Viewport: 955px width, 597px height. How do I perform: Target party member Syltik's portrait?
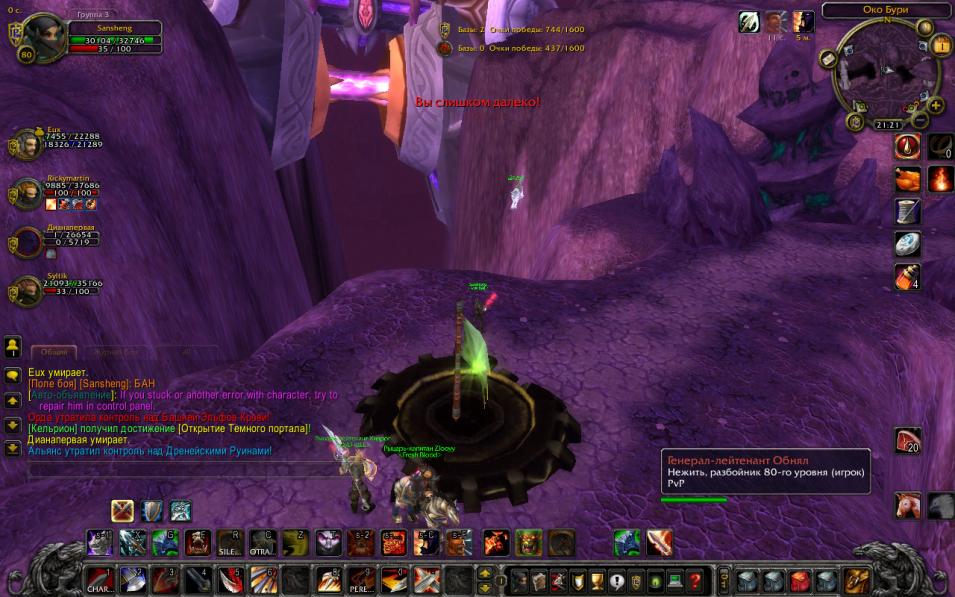(x=27, y=291)
